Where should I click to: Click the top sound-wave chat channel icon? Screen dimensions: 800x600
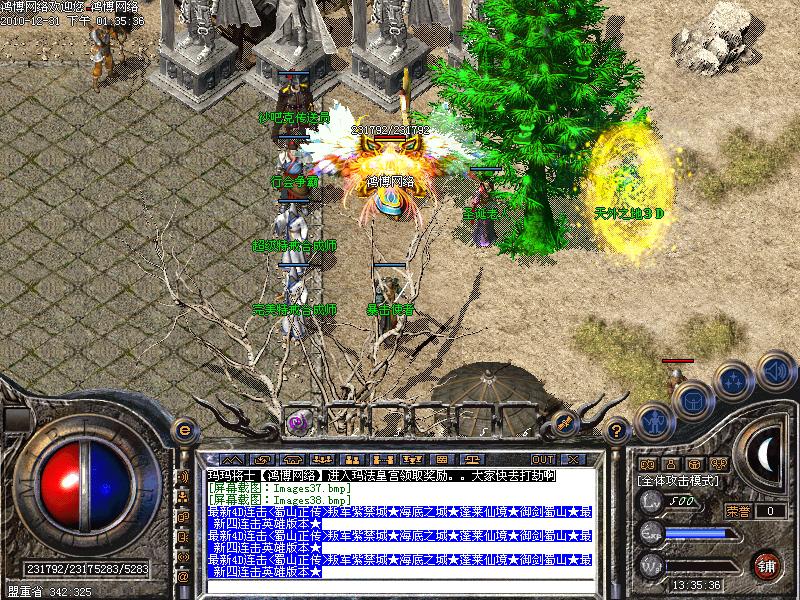183,476
